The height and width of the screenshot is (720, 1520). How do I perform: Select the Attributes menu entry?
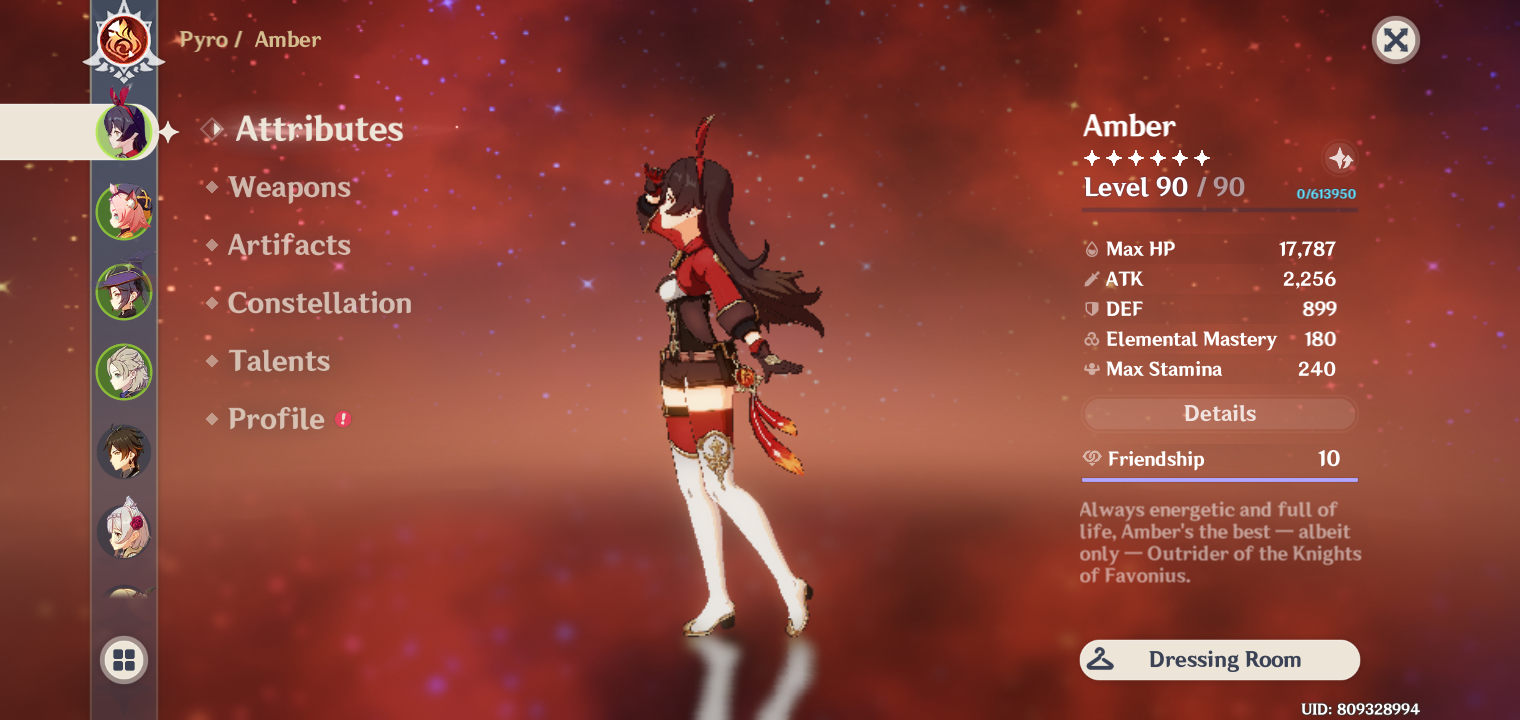pos(318,128)
